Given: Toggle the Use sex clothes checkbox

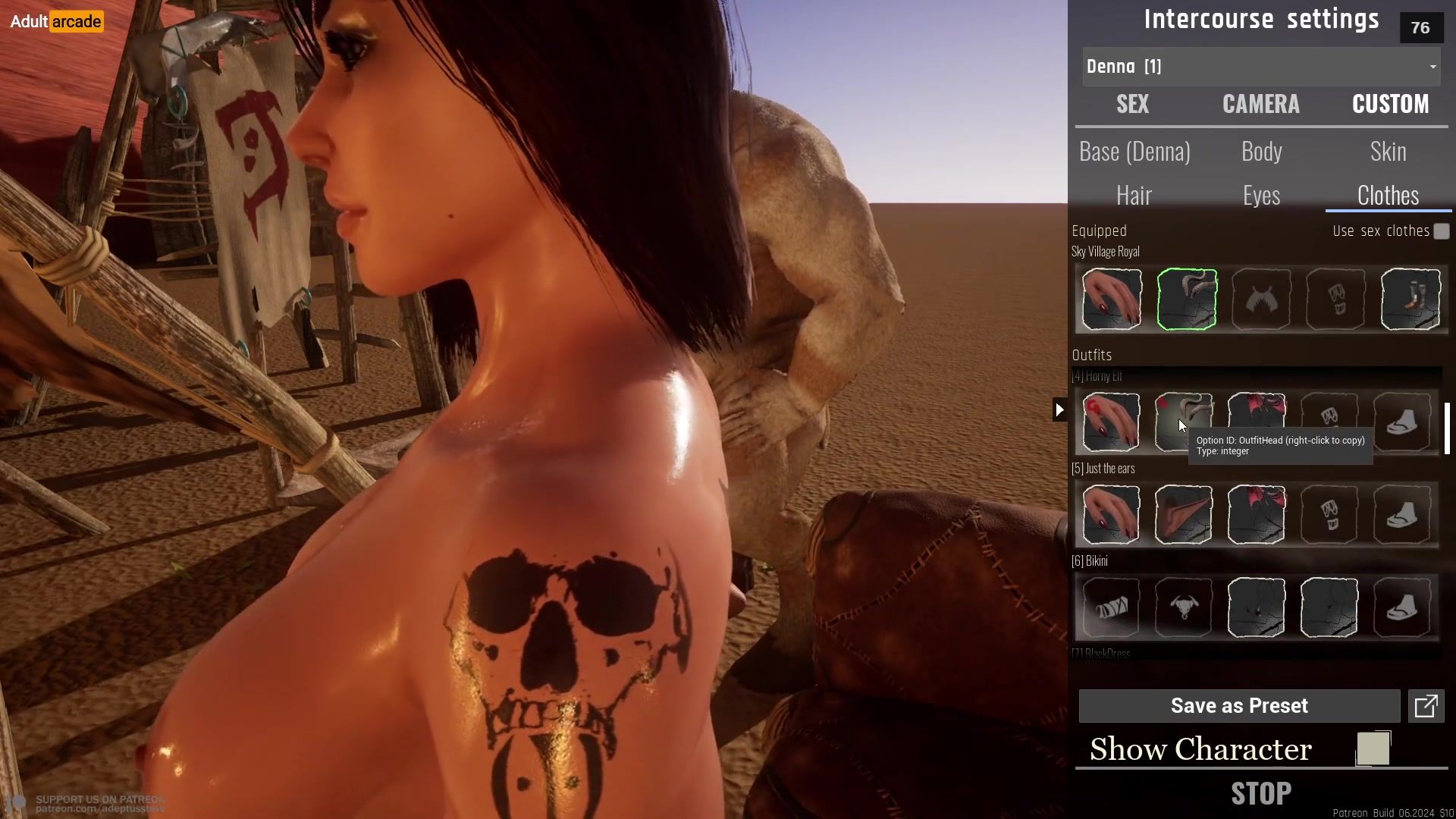Looking at the screenshot, I should pyautogui.click(x=1441, y=231).
